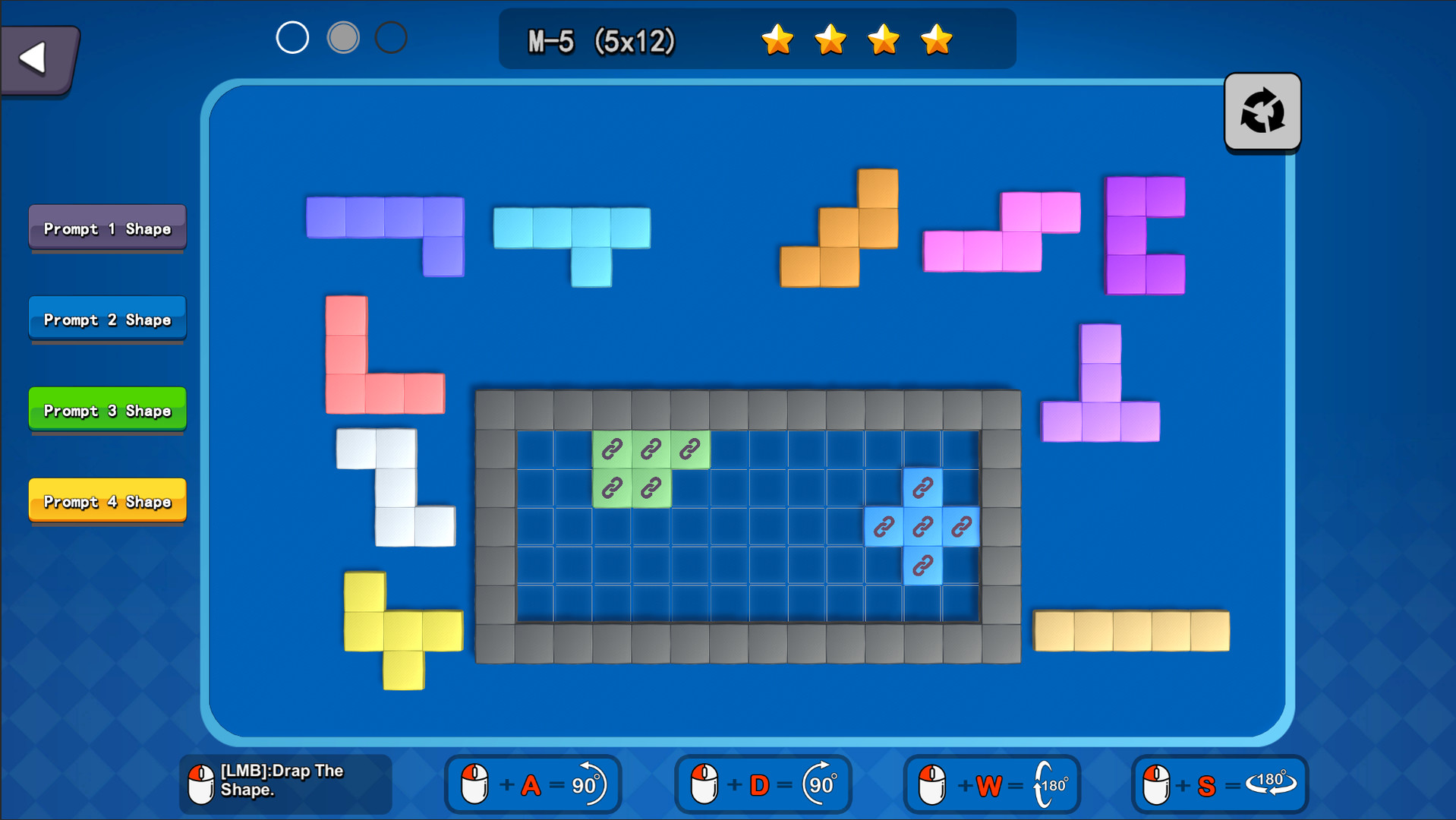The height and width of the screenshot is (820, 1456).
Task: Select the rightmost radio circle at top
Action: pos(392,36)
